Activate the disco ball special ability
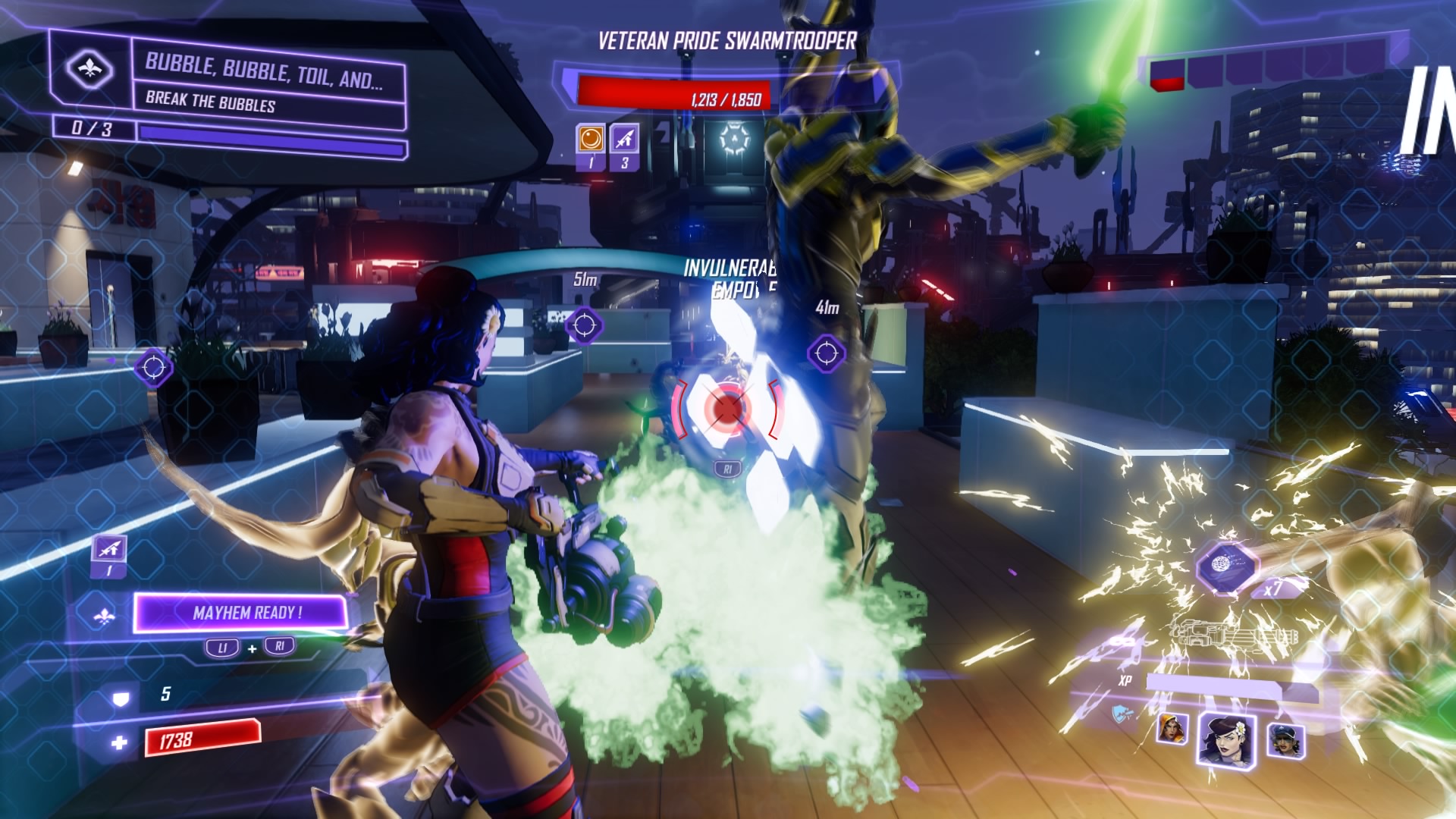The width and height of the screenshot is (1456, 819). (1227, 566)
